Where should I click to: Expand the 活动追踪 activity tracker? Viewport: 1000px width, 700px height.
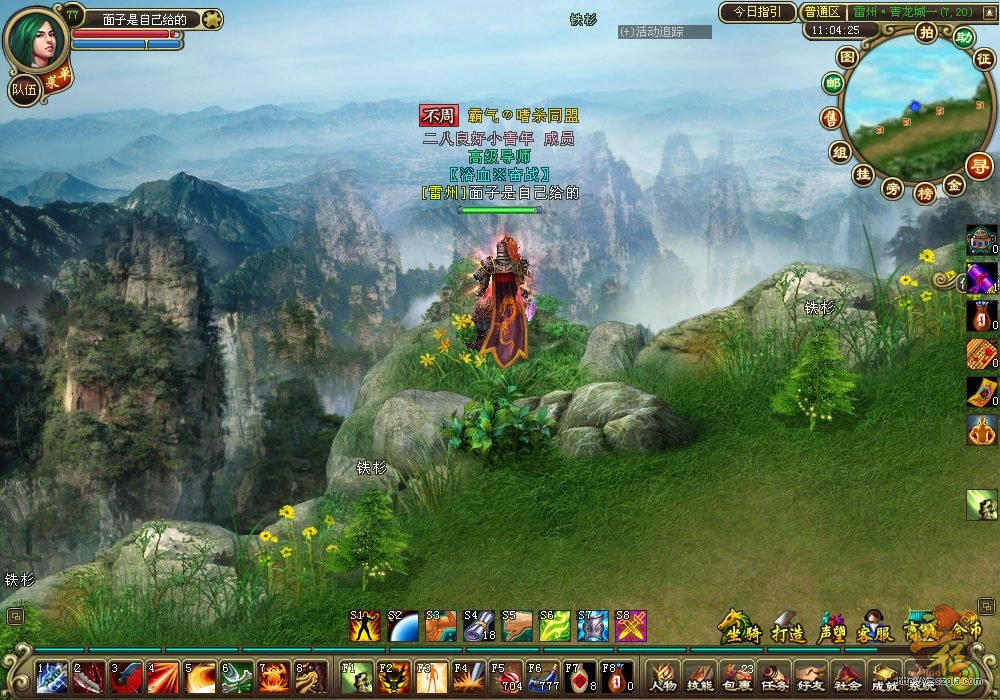(x=664, y=32)
